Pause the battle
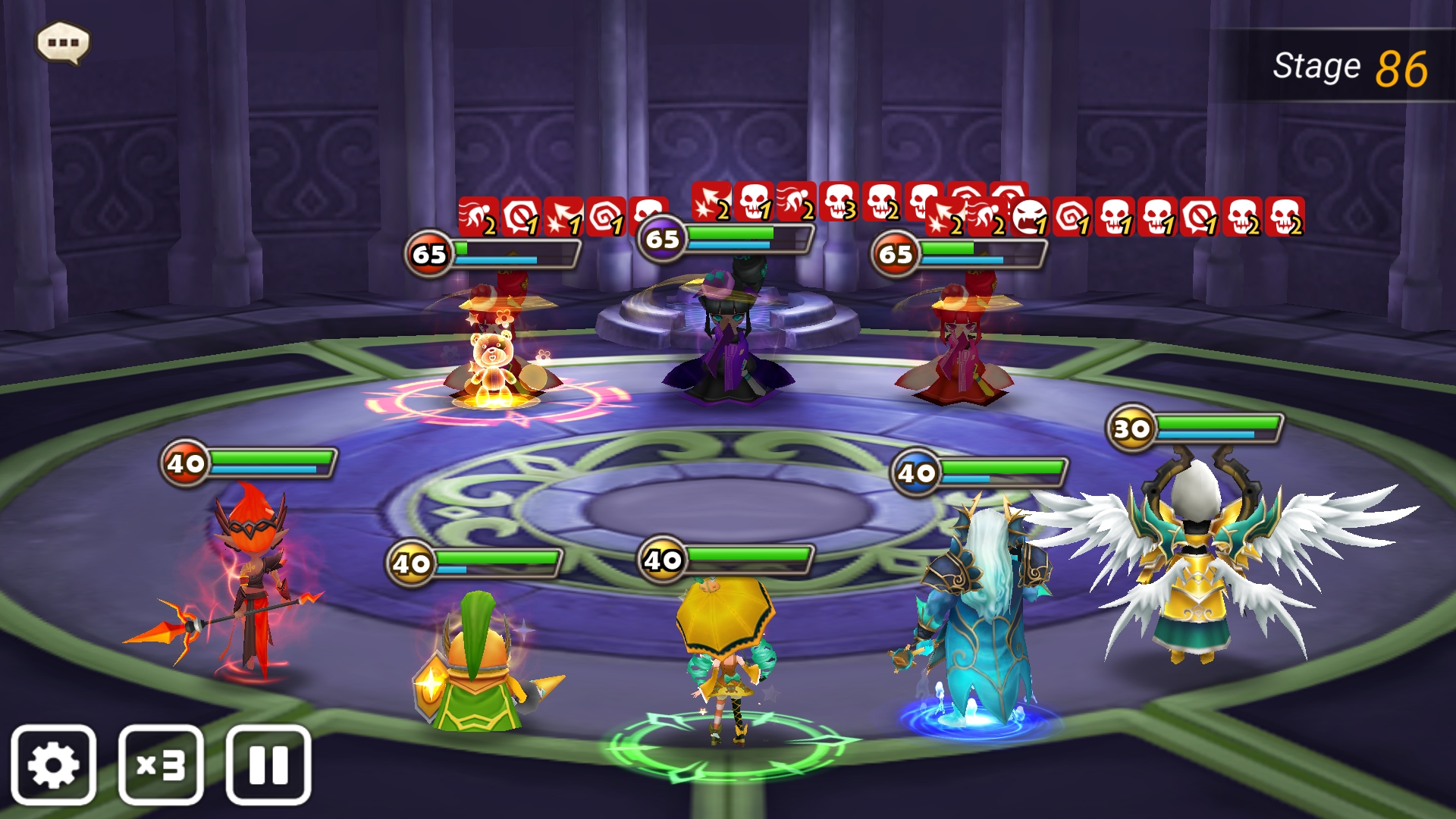Viewport: 1456px width, 819px height. tap(268, 764)
